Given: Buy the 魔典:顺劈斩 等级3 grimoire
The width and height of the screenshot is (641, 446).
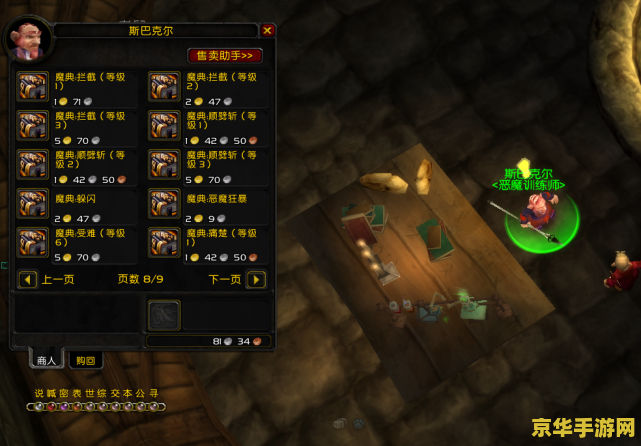Looking at the screenshot, I should 165,165.
